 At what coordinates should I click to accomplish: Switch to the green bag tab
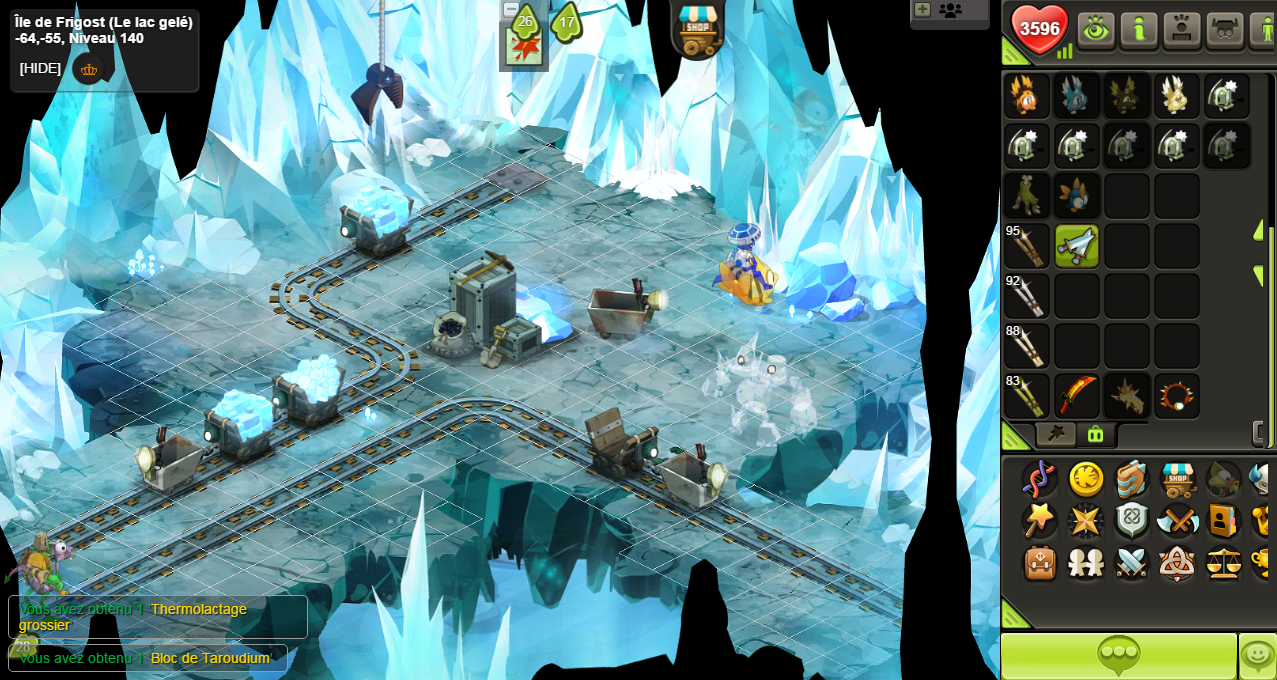pos(1096,434)
